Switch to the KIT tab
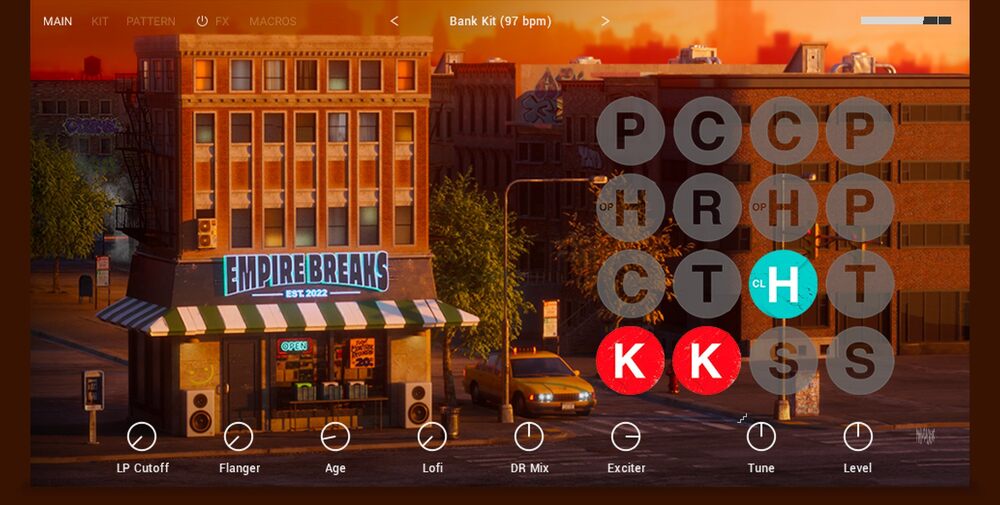 [100, 21]
